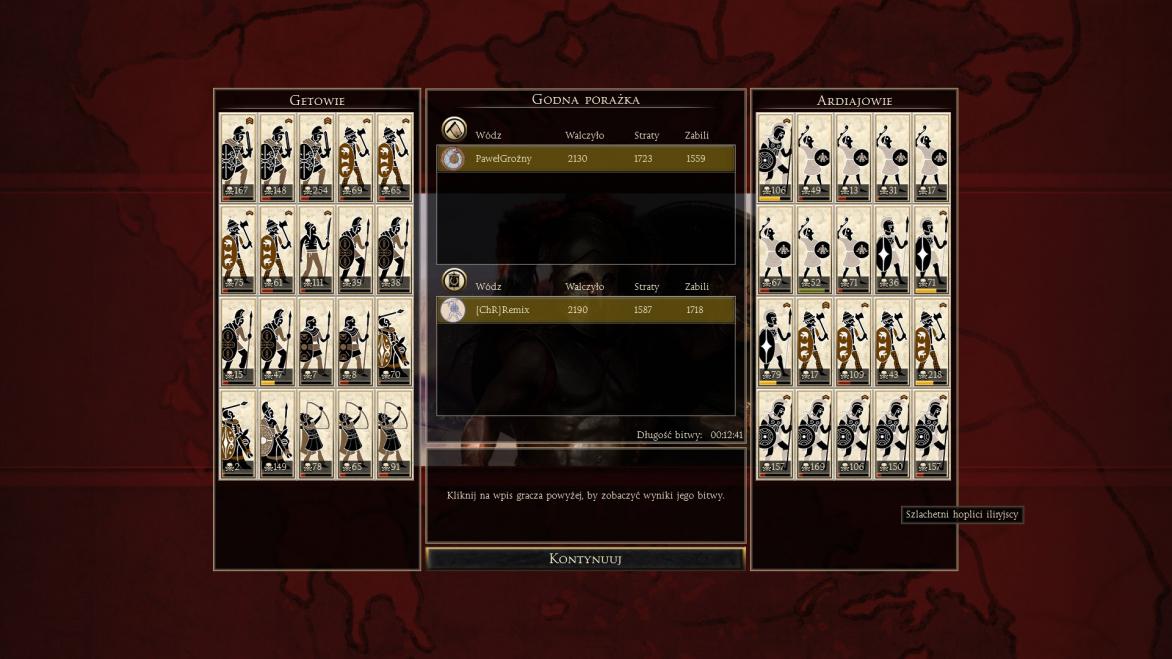Click the Kontynuuj button
The image size is (1172, 659).
coord(585,559)
